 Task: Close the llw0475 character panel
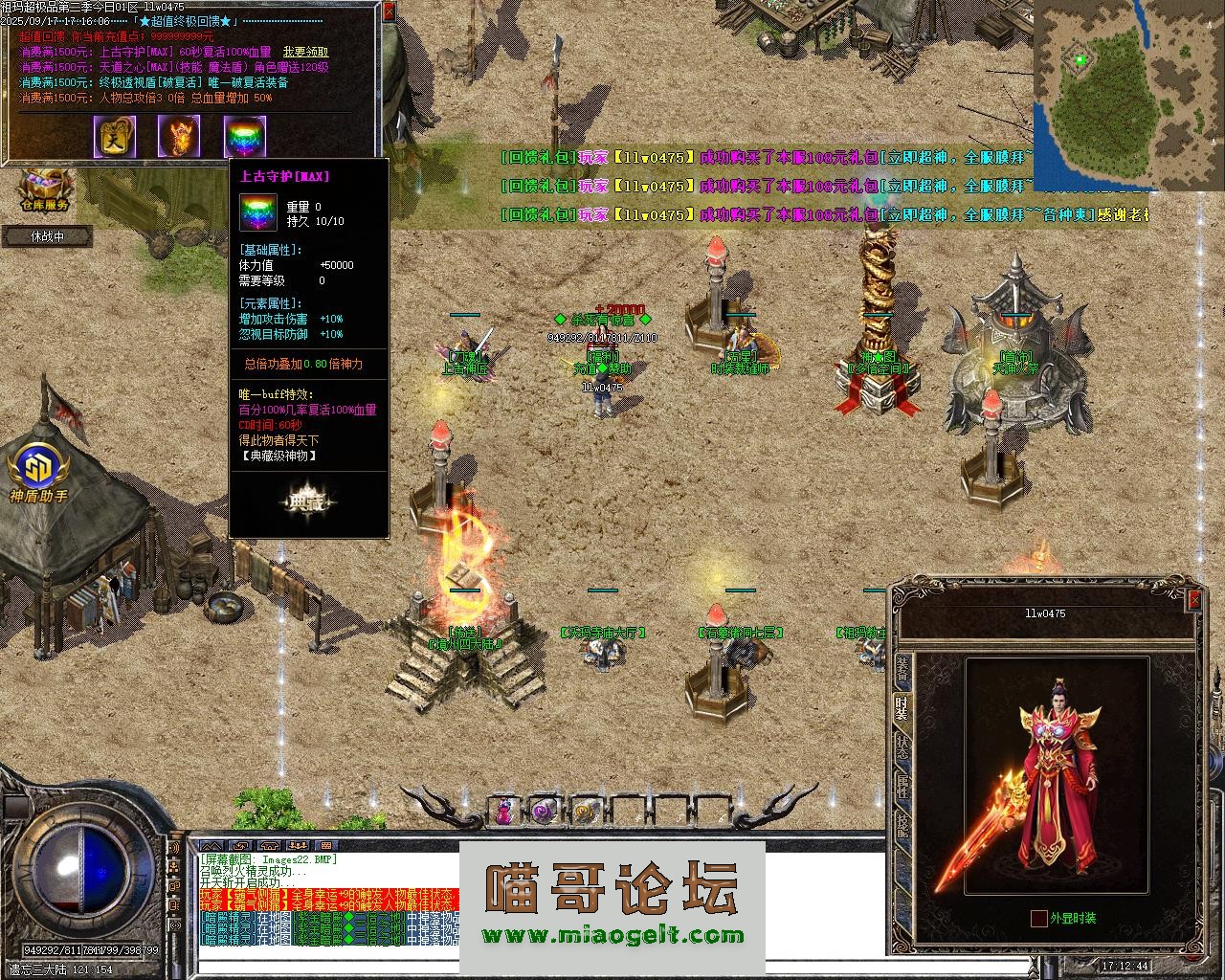(x=1193, y=600)
